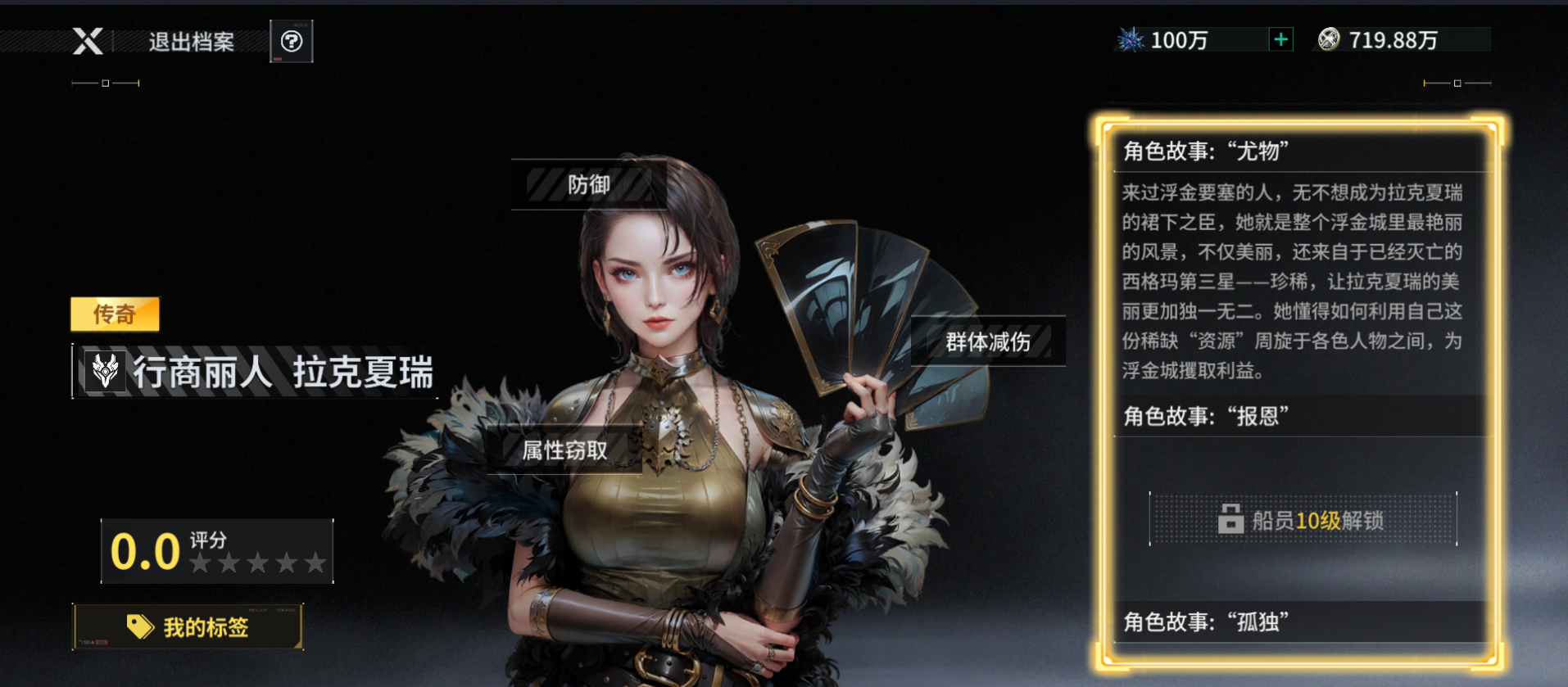Image resolution: width=1568 pixels, height=687 pixels.
Task: Click the blue crystal currency icon
Action: pos(1131,38)
